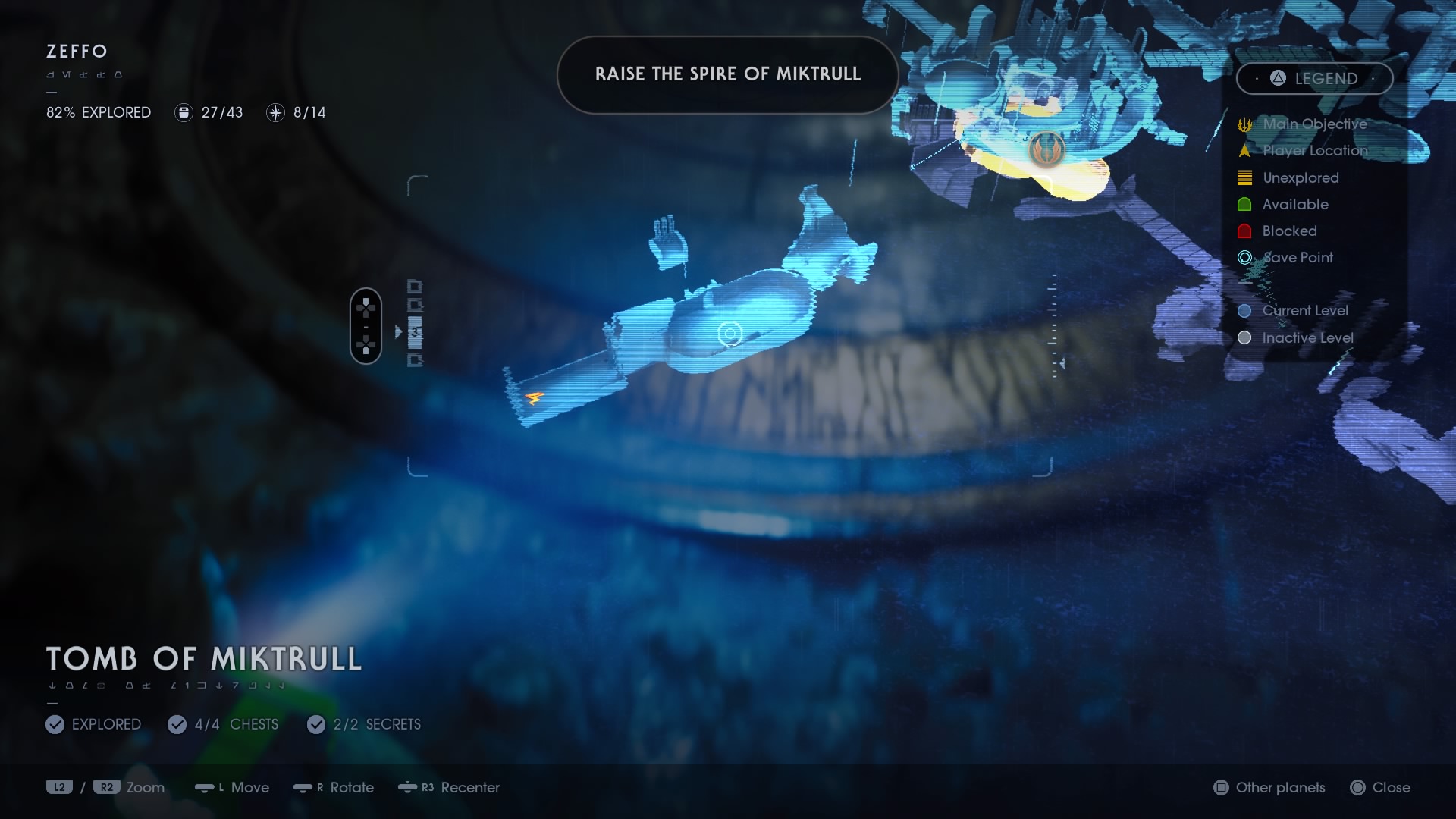This screenshot has height=819, width=1456.
Task: Select the ZEFFO planet title
Action: 75,52
